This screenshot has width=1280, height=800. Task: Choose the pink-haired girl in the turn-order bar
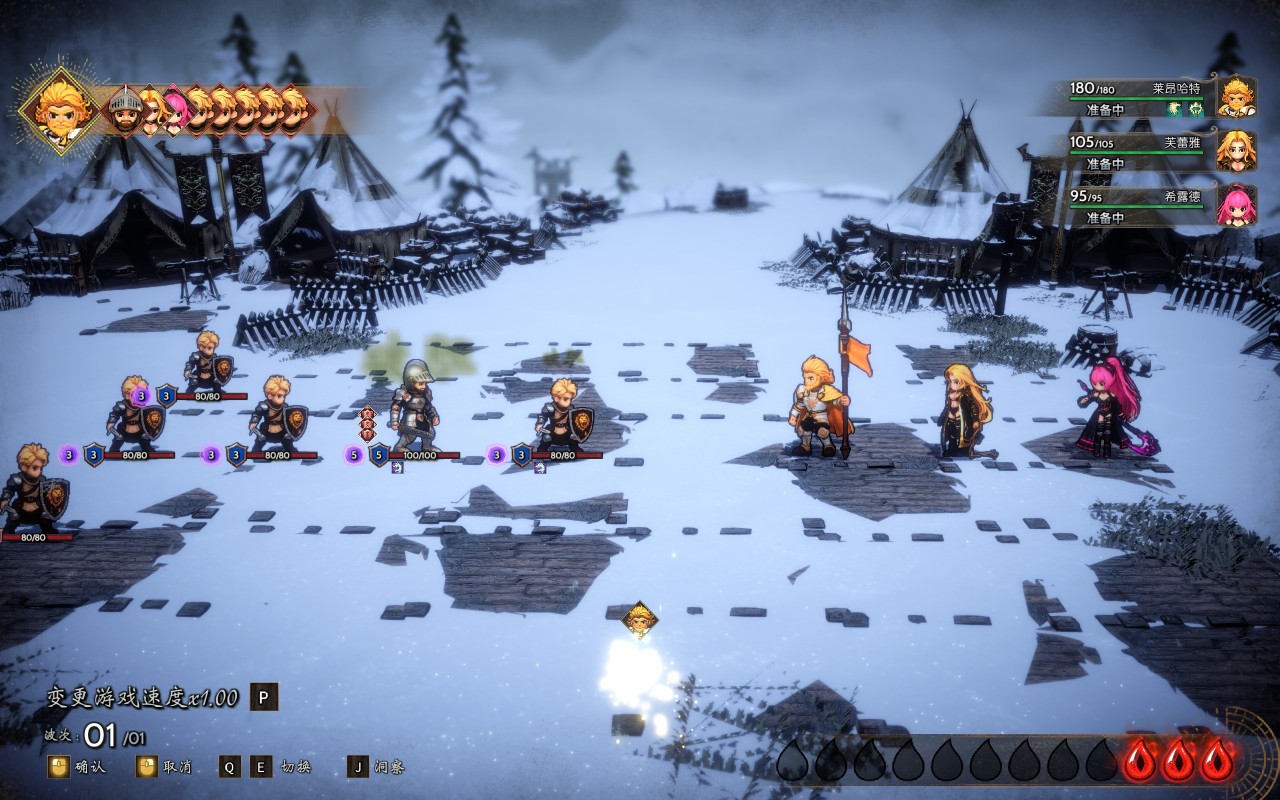click(x=175, y=111)
